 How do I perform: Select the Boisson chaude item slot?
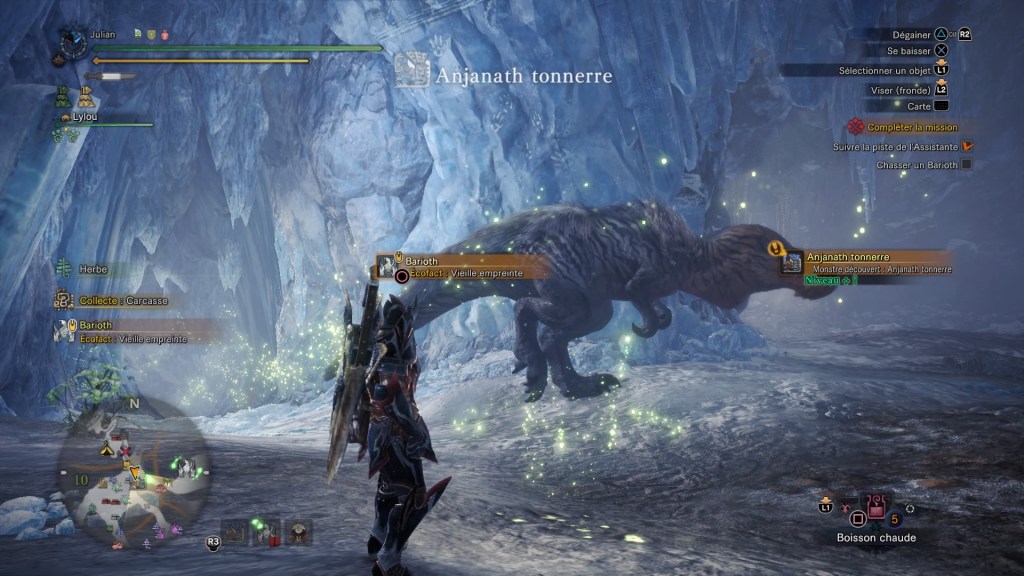[x=877, y=509]
